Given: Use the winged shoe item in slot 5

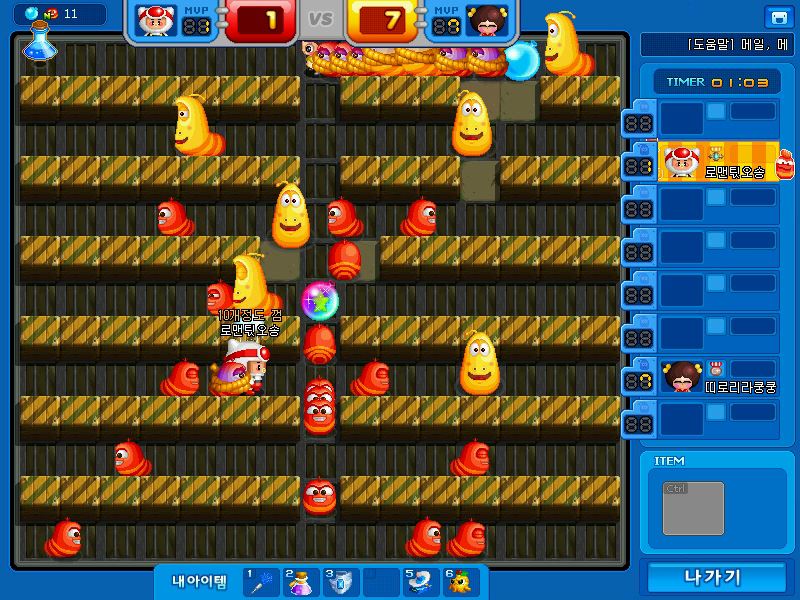Looking at the screenshot, I should coord(420,582).
